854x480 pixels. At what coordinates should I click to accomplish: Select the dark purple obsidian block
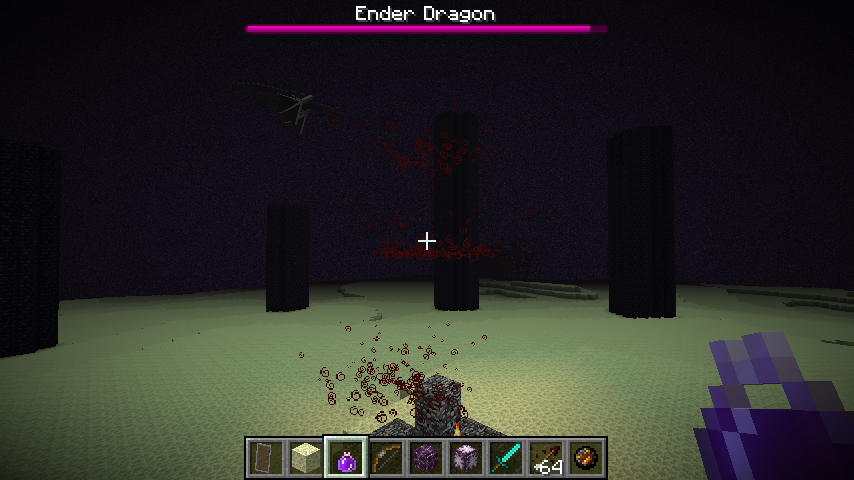(426, 458)
